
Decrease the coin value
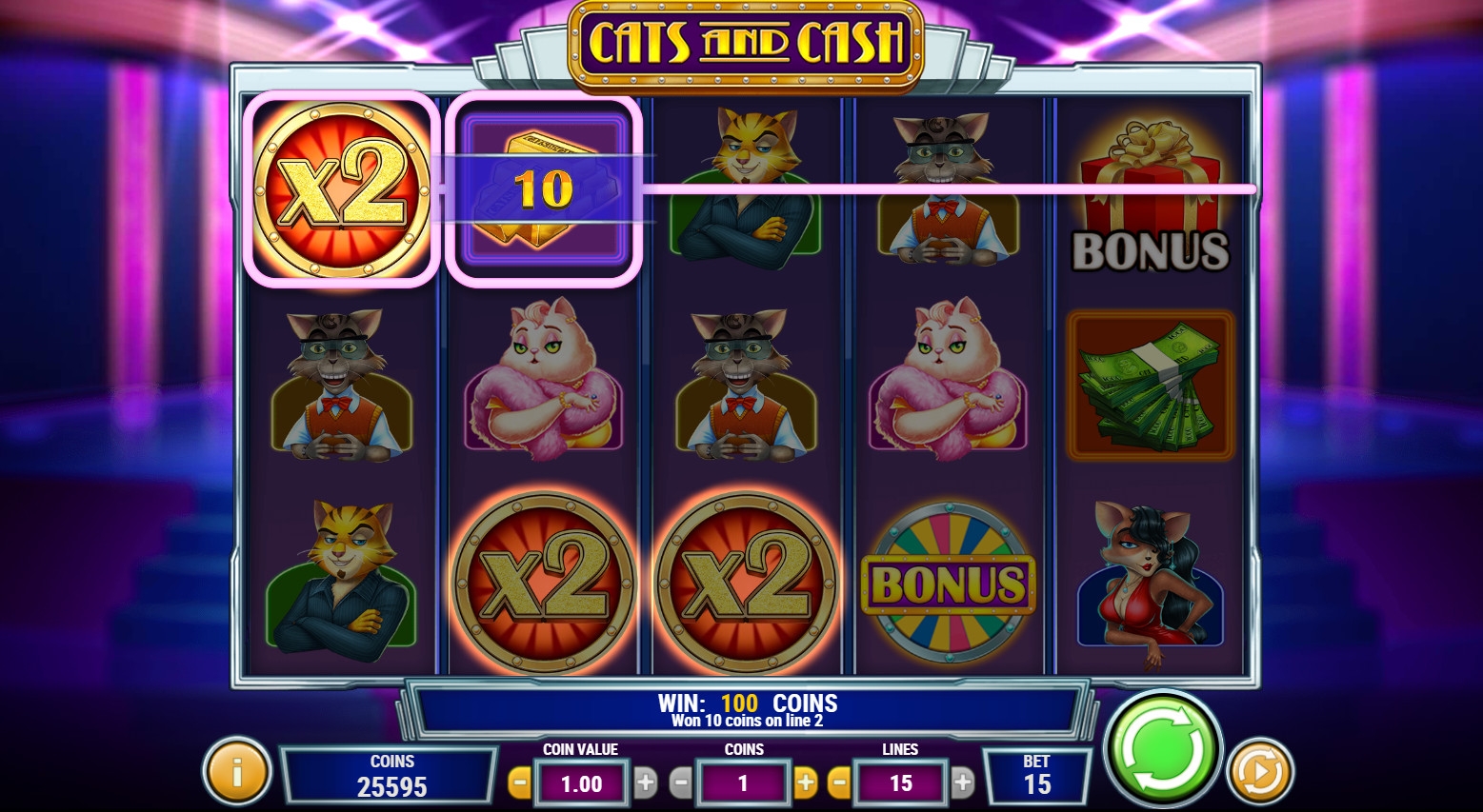point(520,783)
